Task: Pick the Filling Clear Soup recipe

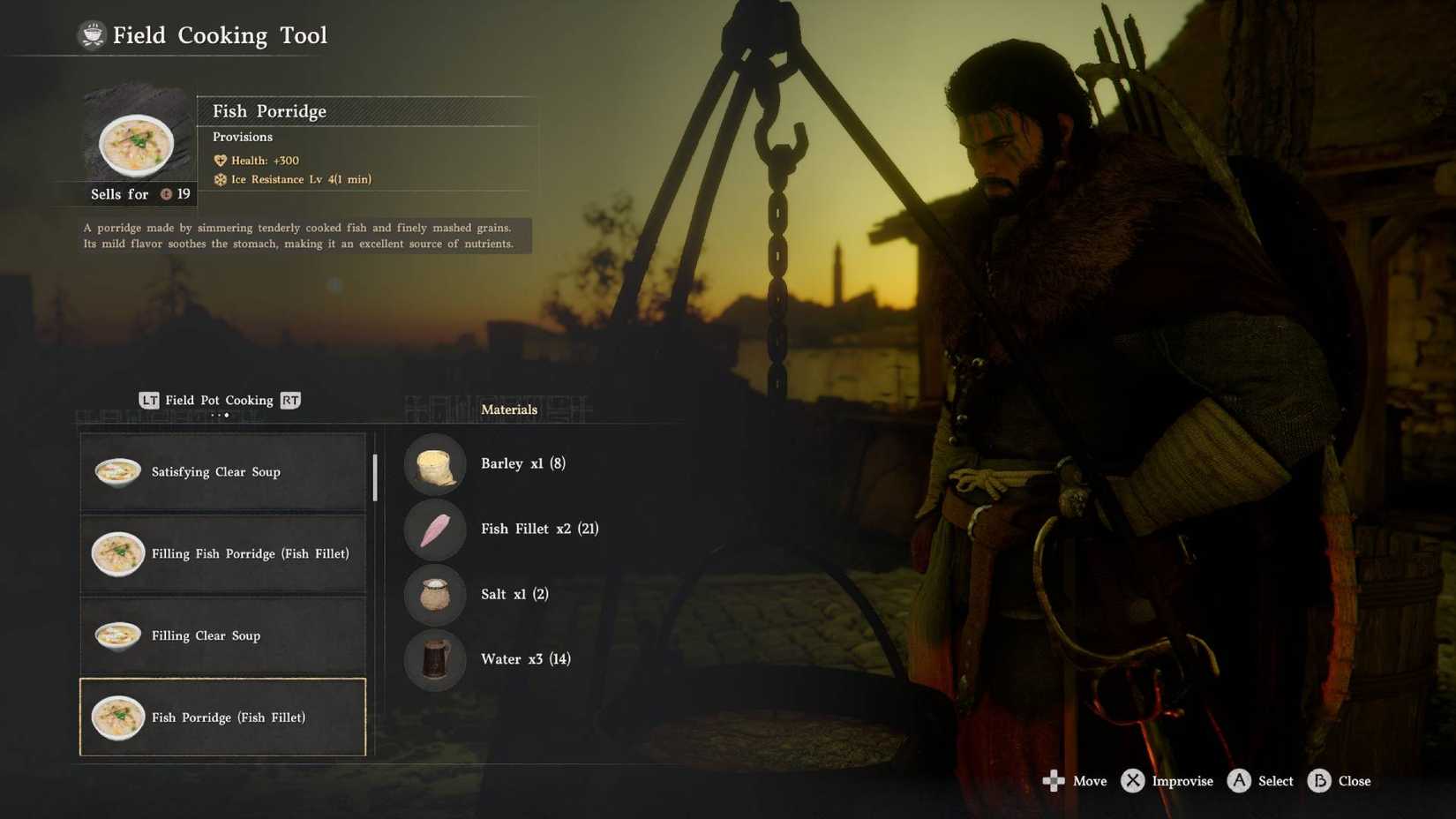Action: point(222,635)
